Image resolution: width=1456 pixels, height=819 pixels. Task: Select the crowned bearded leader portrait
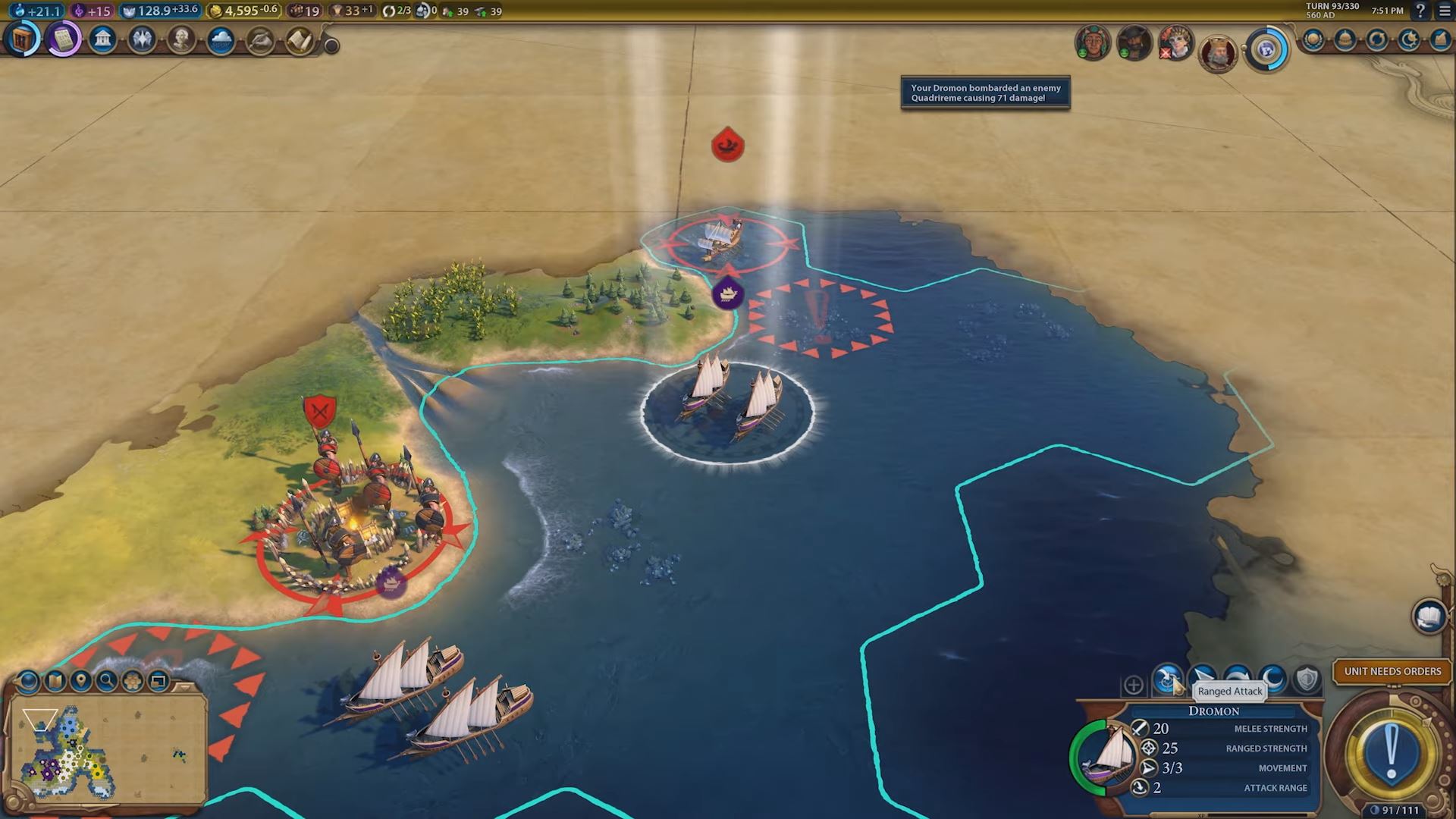[1217, 52]
